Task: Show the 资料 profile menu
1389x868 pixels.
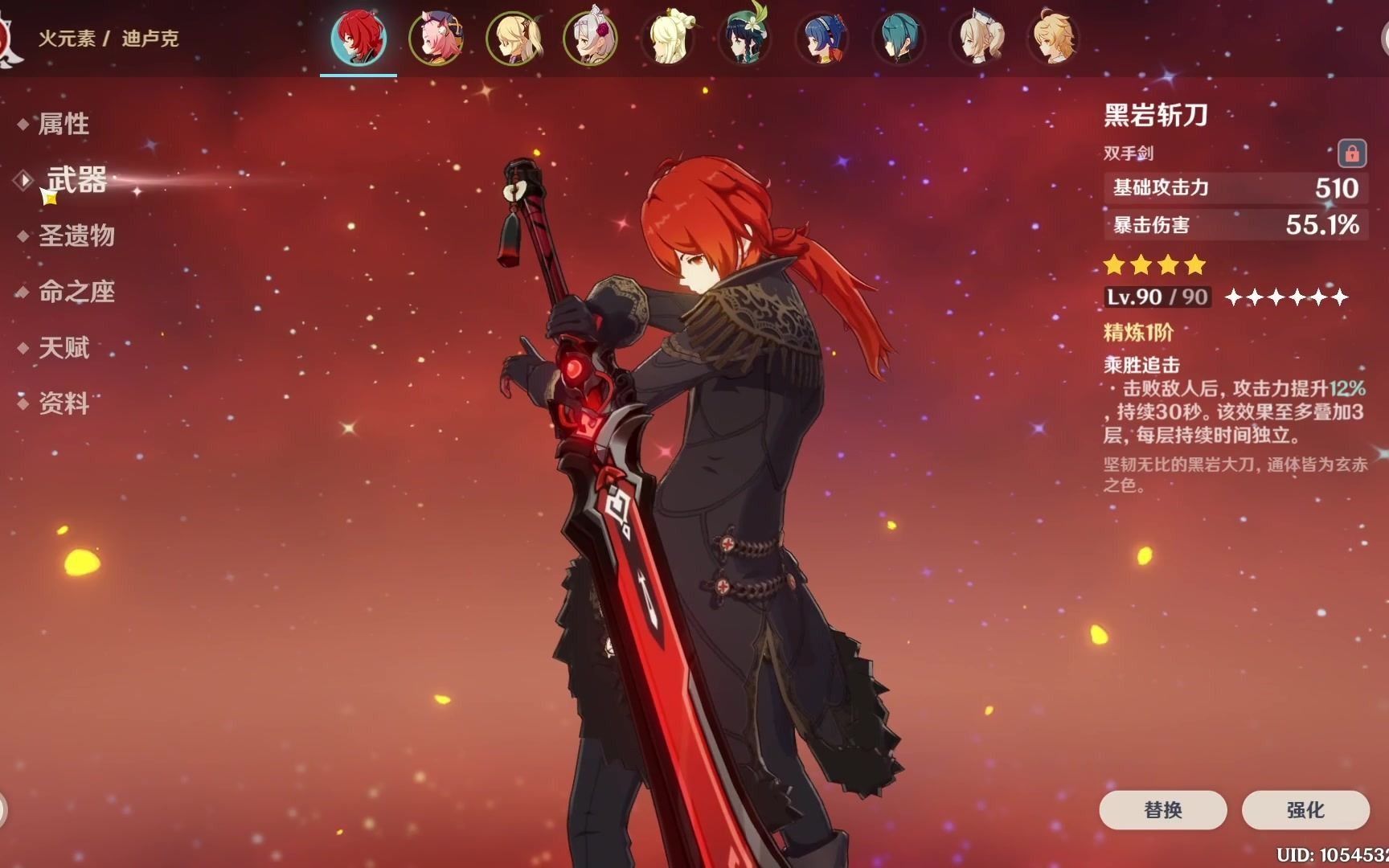Action: (64, 403)
